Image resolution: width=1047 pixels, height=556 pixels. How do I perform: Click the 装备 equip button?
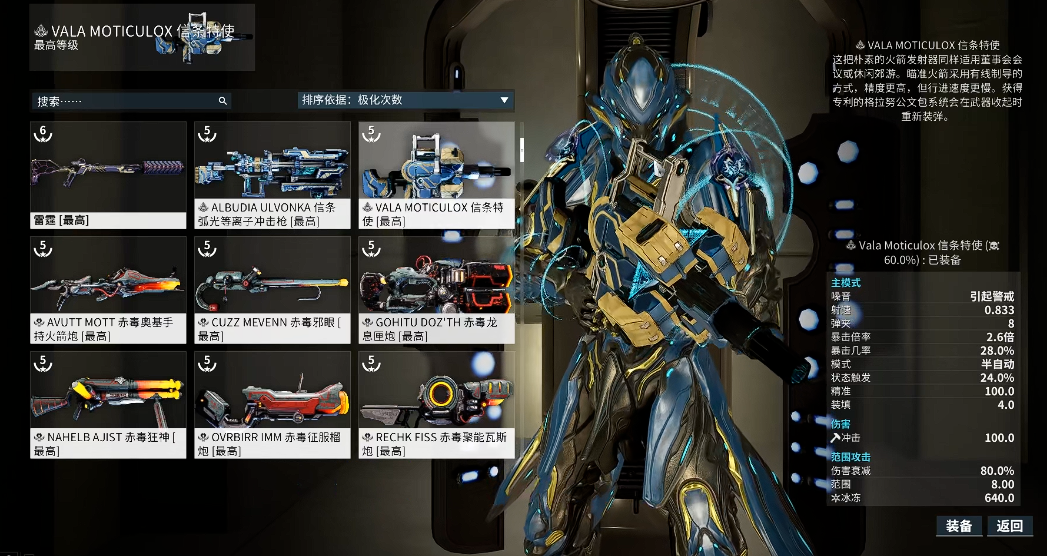[959, 526]
